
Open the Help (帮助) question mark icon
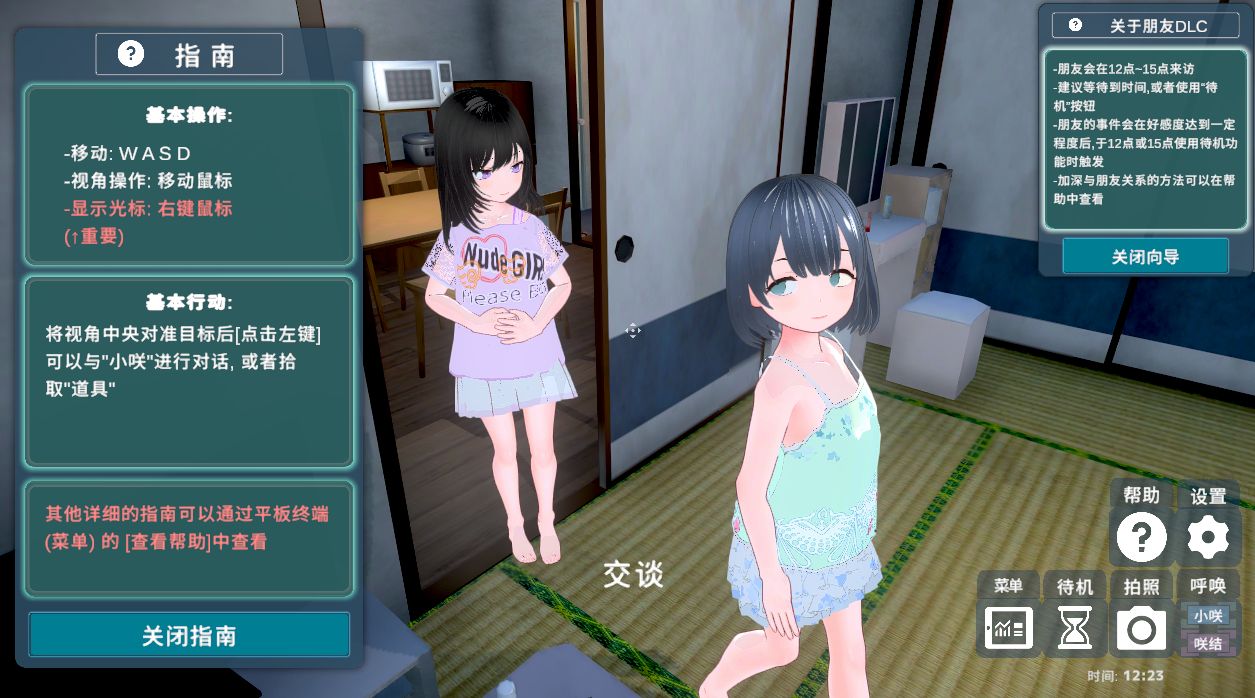pos(1141,538)
